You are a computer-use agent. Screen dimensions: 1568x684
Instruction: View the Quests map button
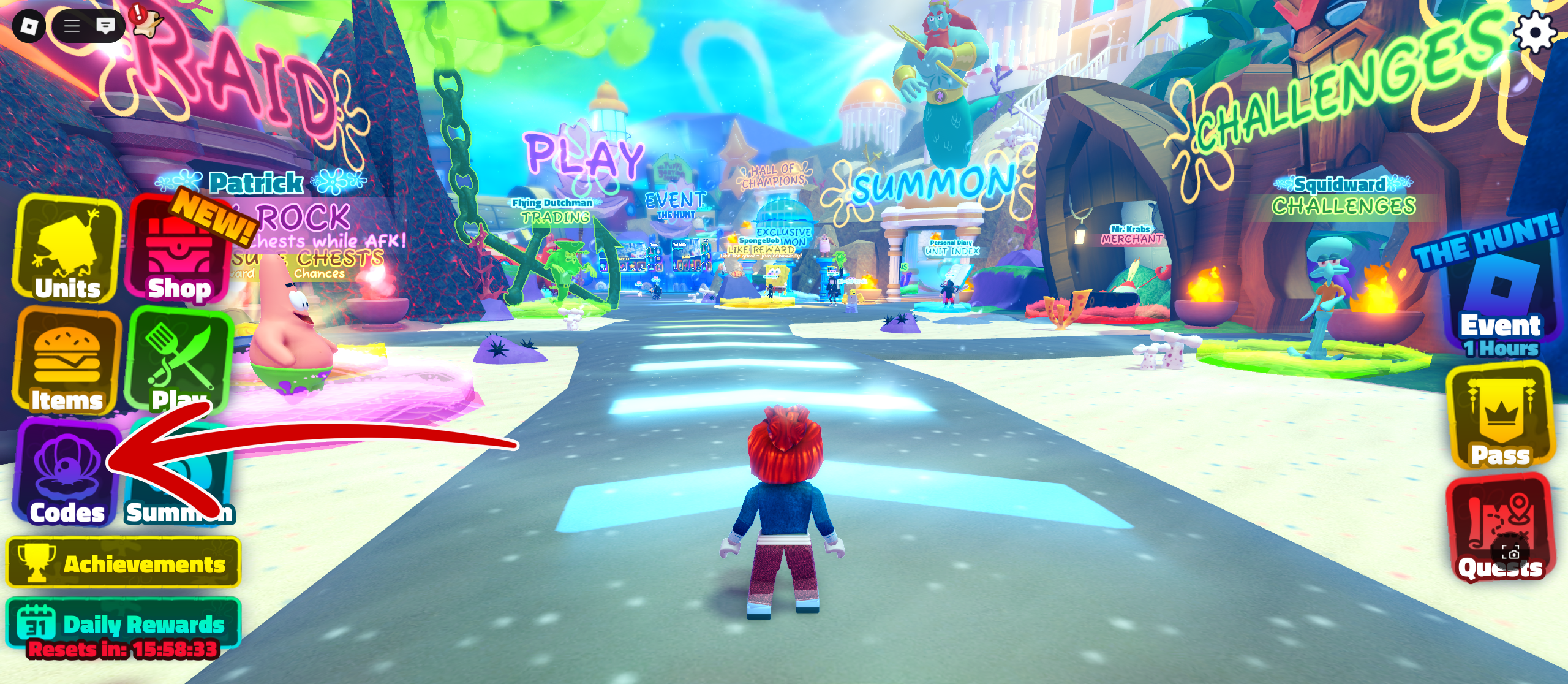pyautogui.click(x=1500, y=527)
